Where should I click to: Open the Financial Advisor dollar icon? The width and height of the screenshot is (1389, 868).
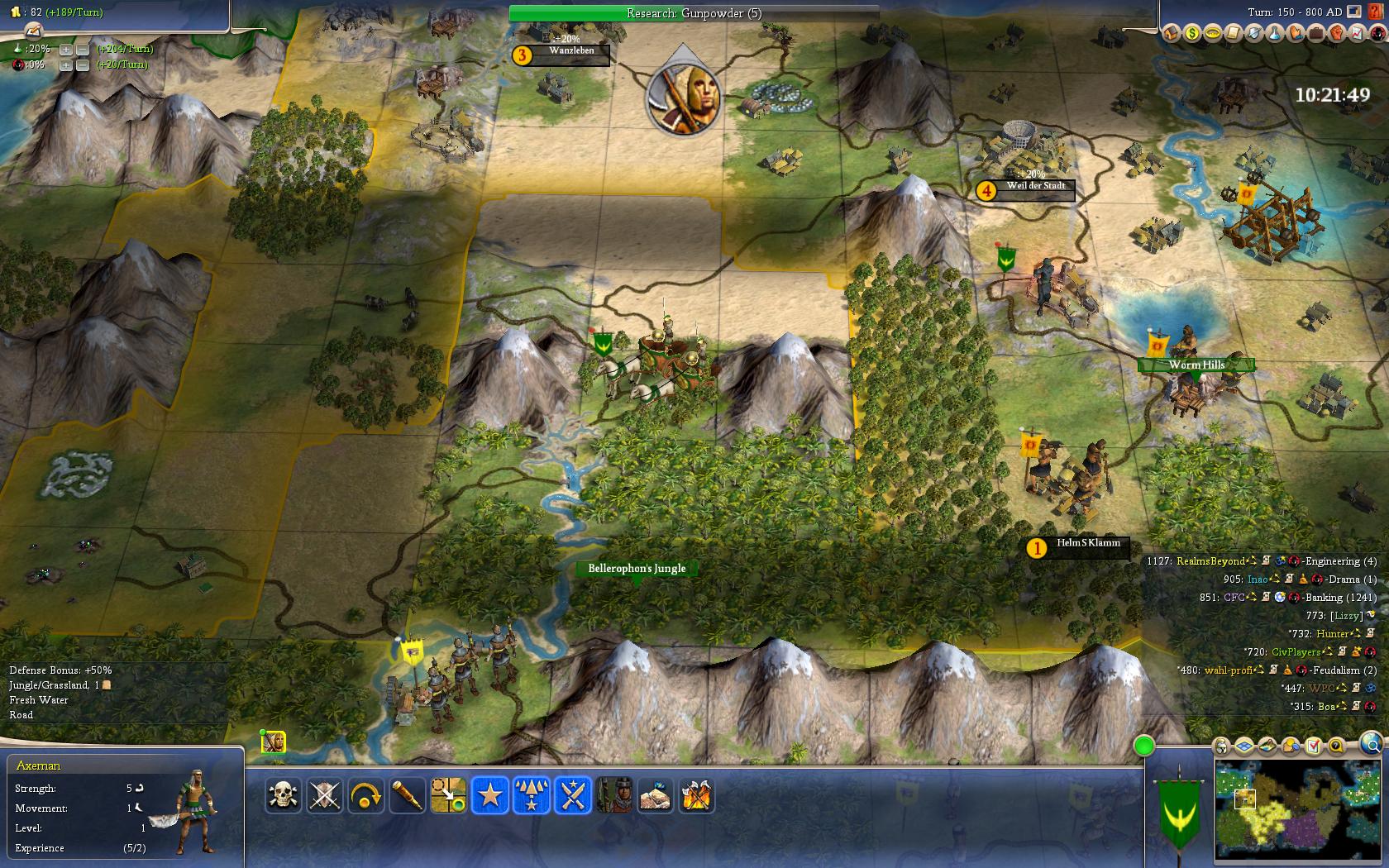click(x=1191, y=33)
